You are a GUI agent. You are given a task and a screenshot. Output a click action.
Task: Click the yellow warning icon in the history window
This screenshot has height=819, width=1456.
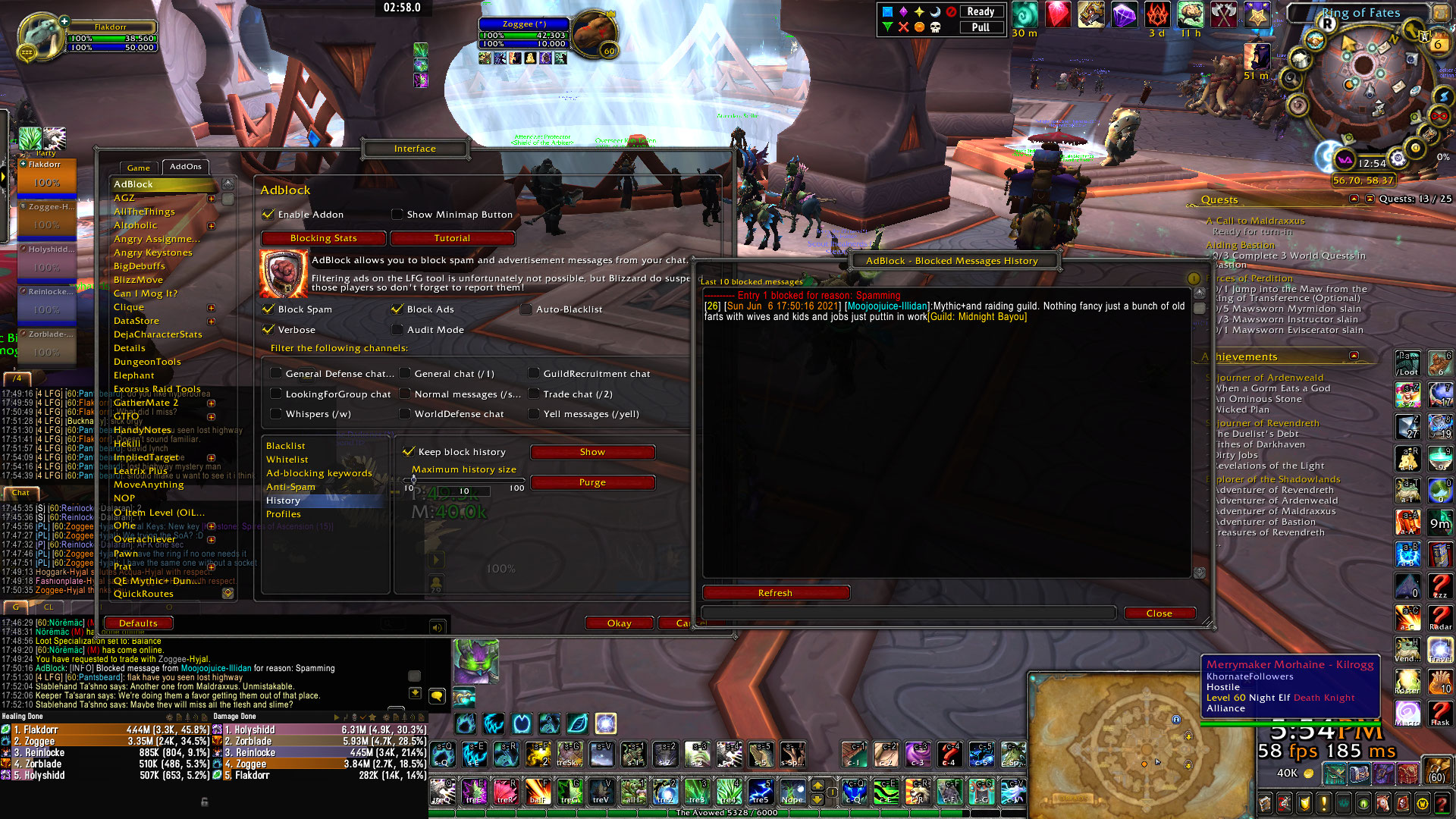[x=1194, y=278]
